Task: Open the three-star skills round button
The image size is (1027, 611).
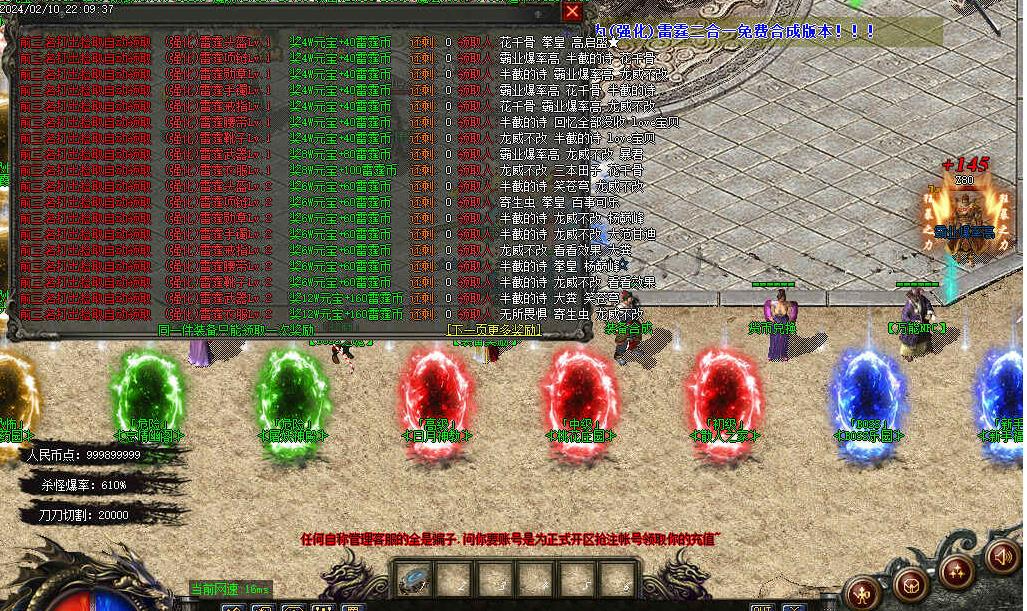Action: click(x=957, y=572)
